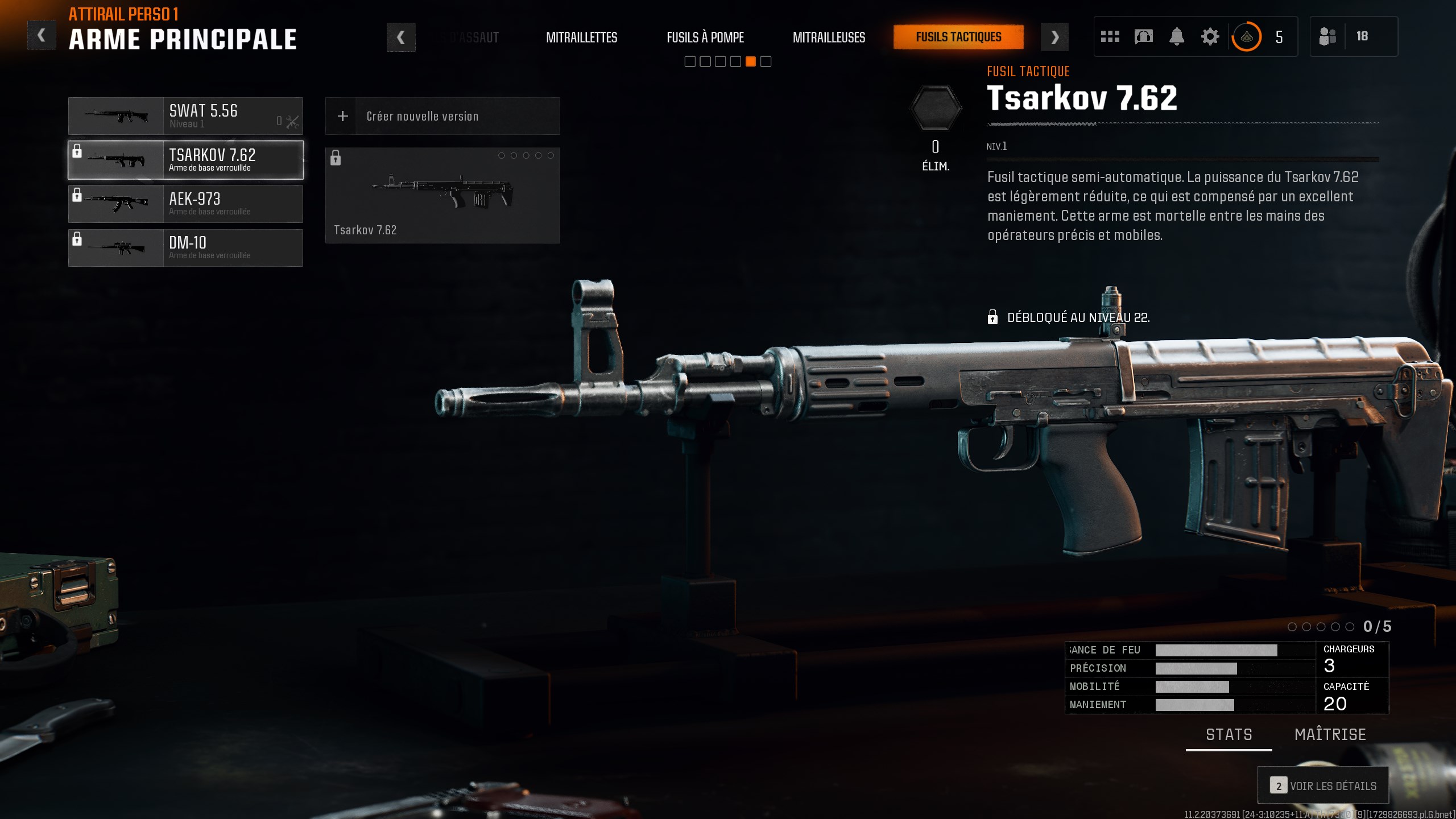Open the MAÎTRISE tab
Screen dimensions: 1456x819
coord(1331,734)
